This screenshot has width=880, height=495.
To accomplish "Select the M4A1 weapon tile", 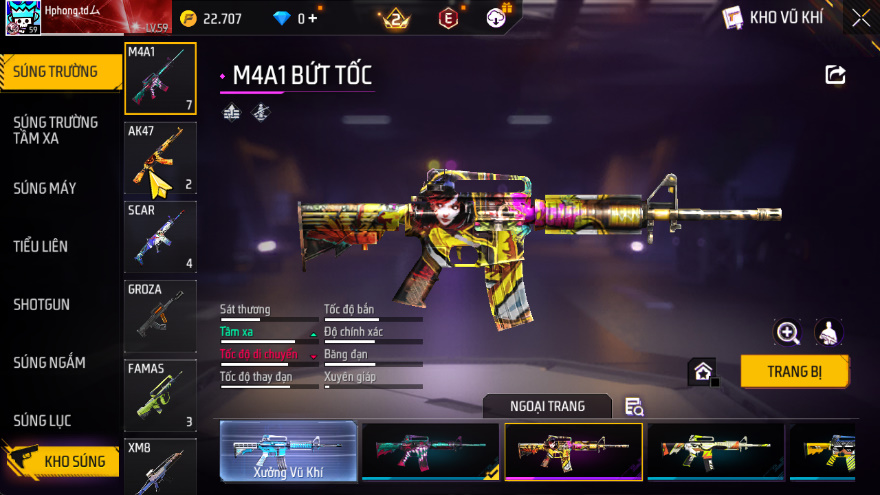I will tap(160, 78).
